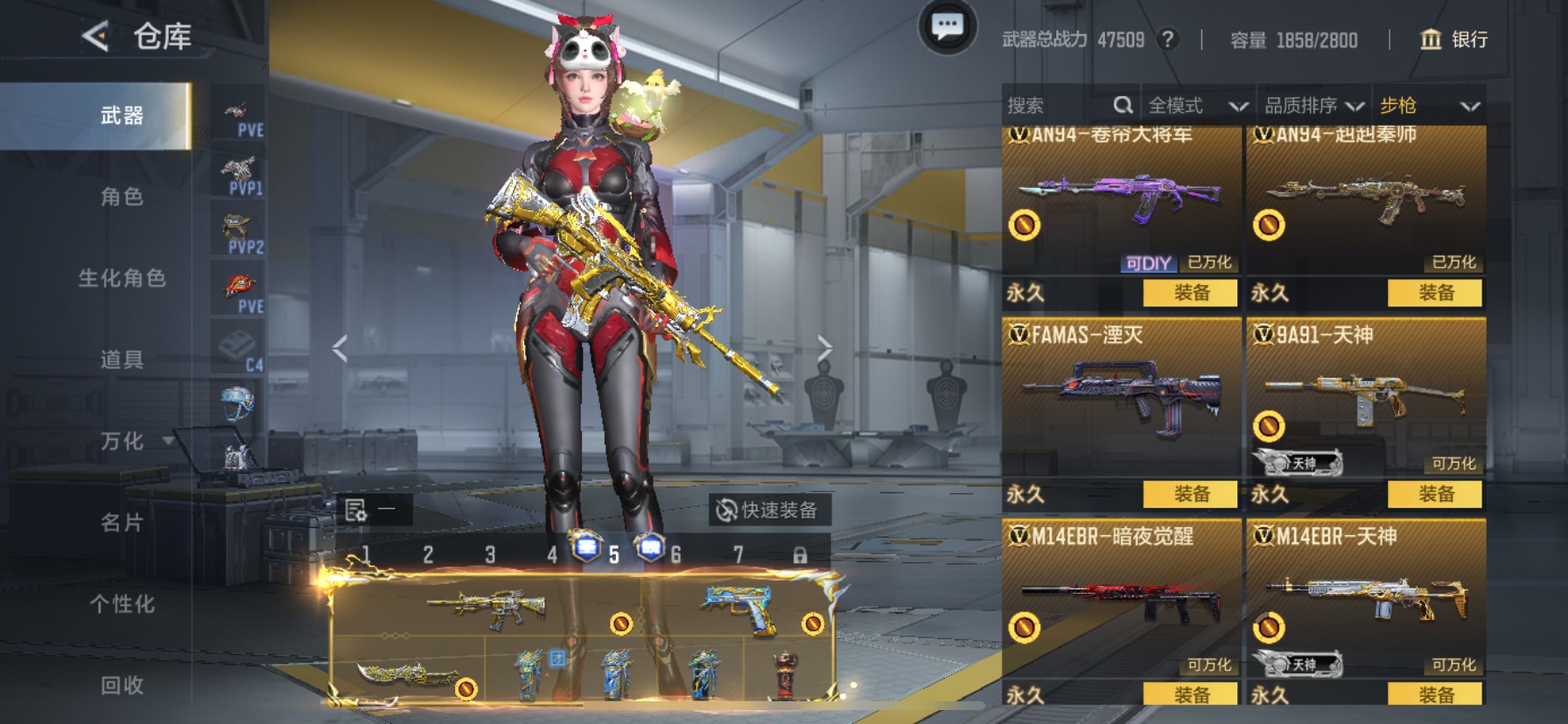
Task: Open the chat bubble icon
Action: point(947,28)
